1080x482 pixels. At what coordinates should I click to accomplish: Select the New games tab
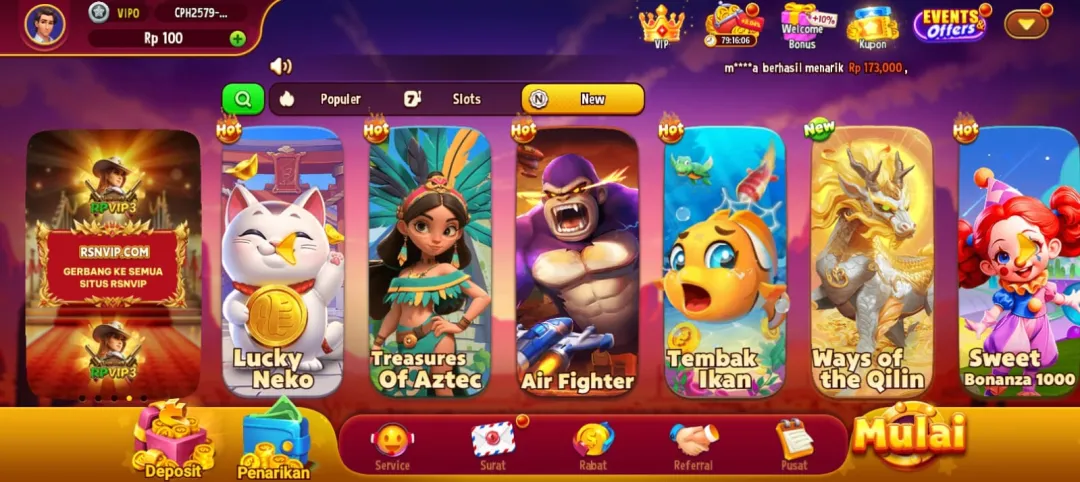582,99
